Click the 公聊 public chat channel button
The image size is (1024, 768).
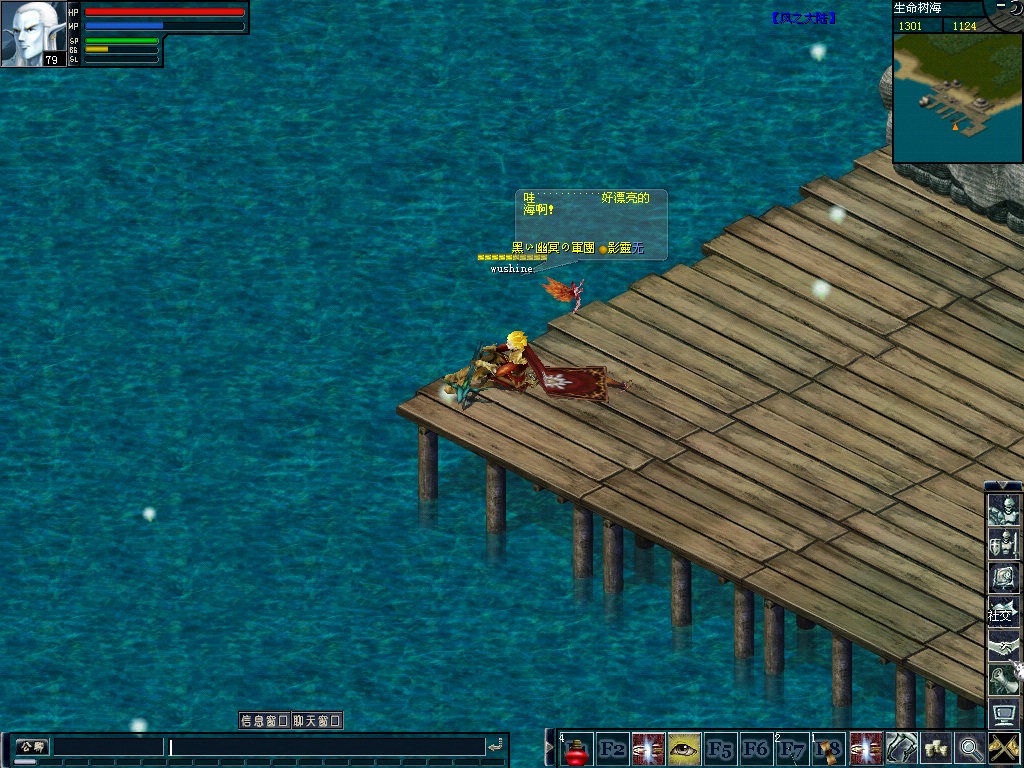tap(31, 747)
